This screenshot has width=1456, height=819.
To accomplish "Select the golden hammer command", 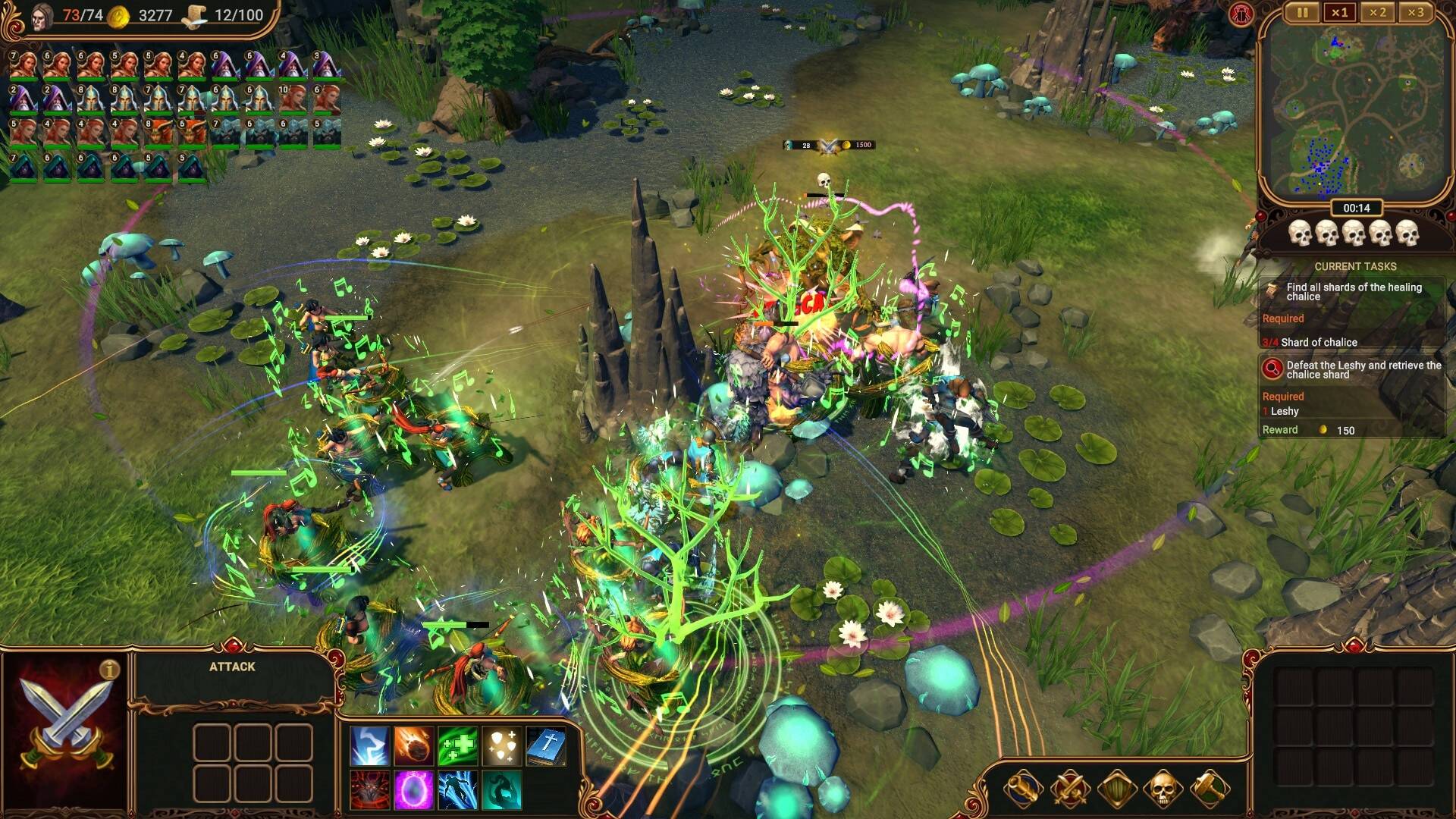I will pos(1210,789).
